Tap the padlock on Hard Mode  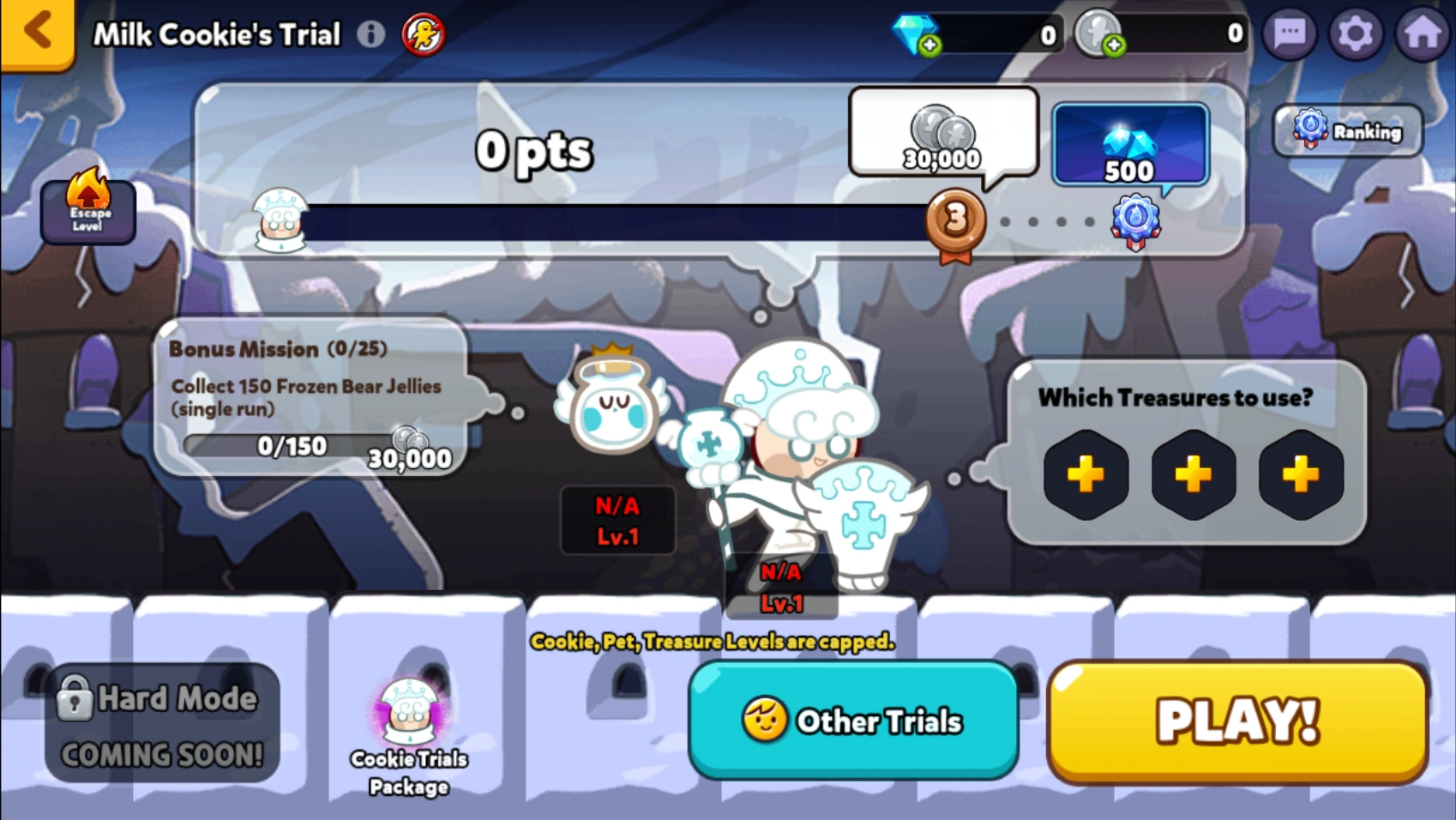77,697
